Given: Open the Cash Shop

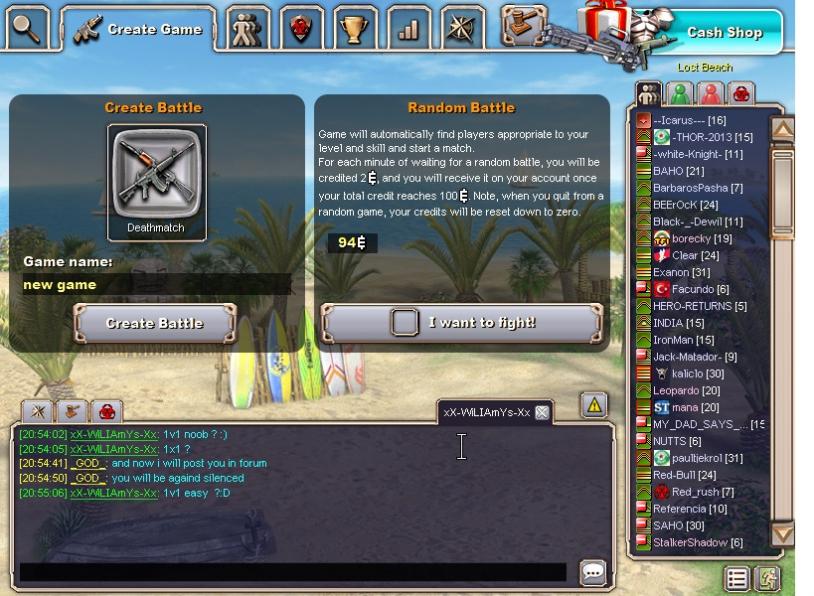Looking at the screenshot, I should (x=724, y=32).
